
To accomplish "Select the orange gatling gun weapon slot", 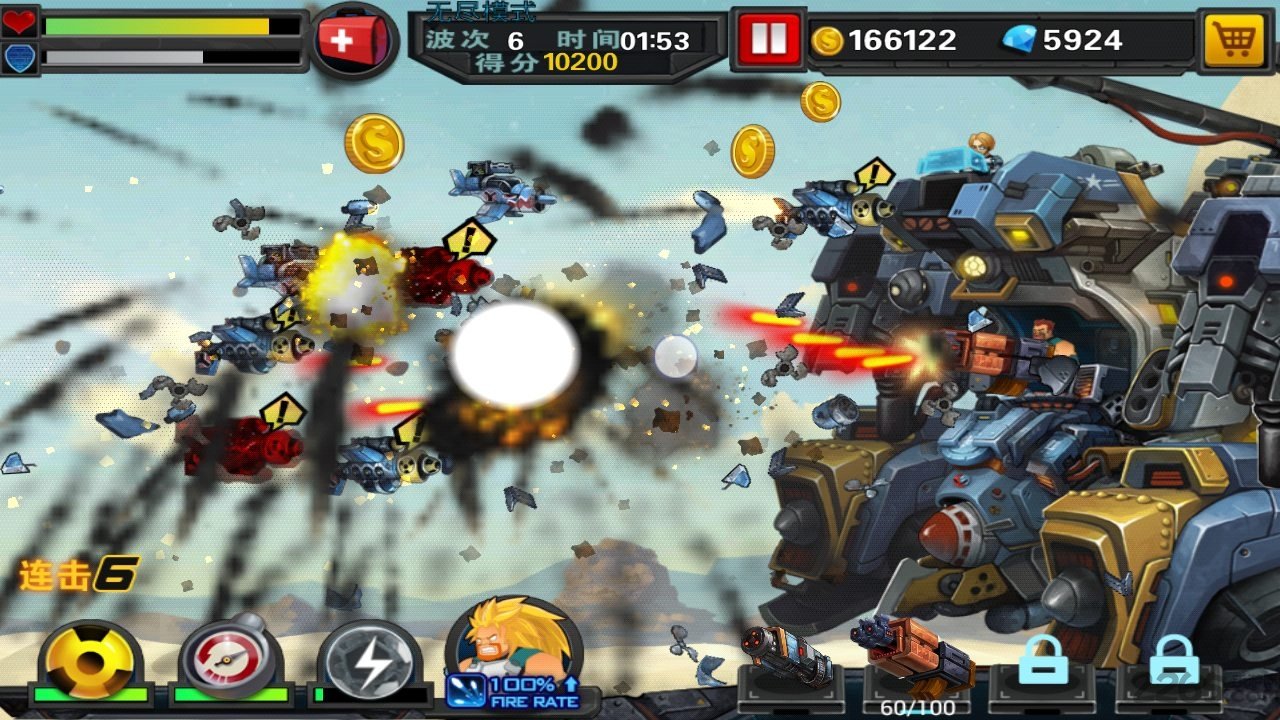I will tap(912, 655).
